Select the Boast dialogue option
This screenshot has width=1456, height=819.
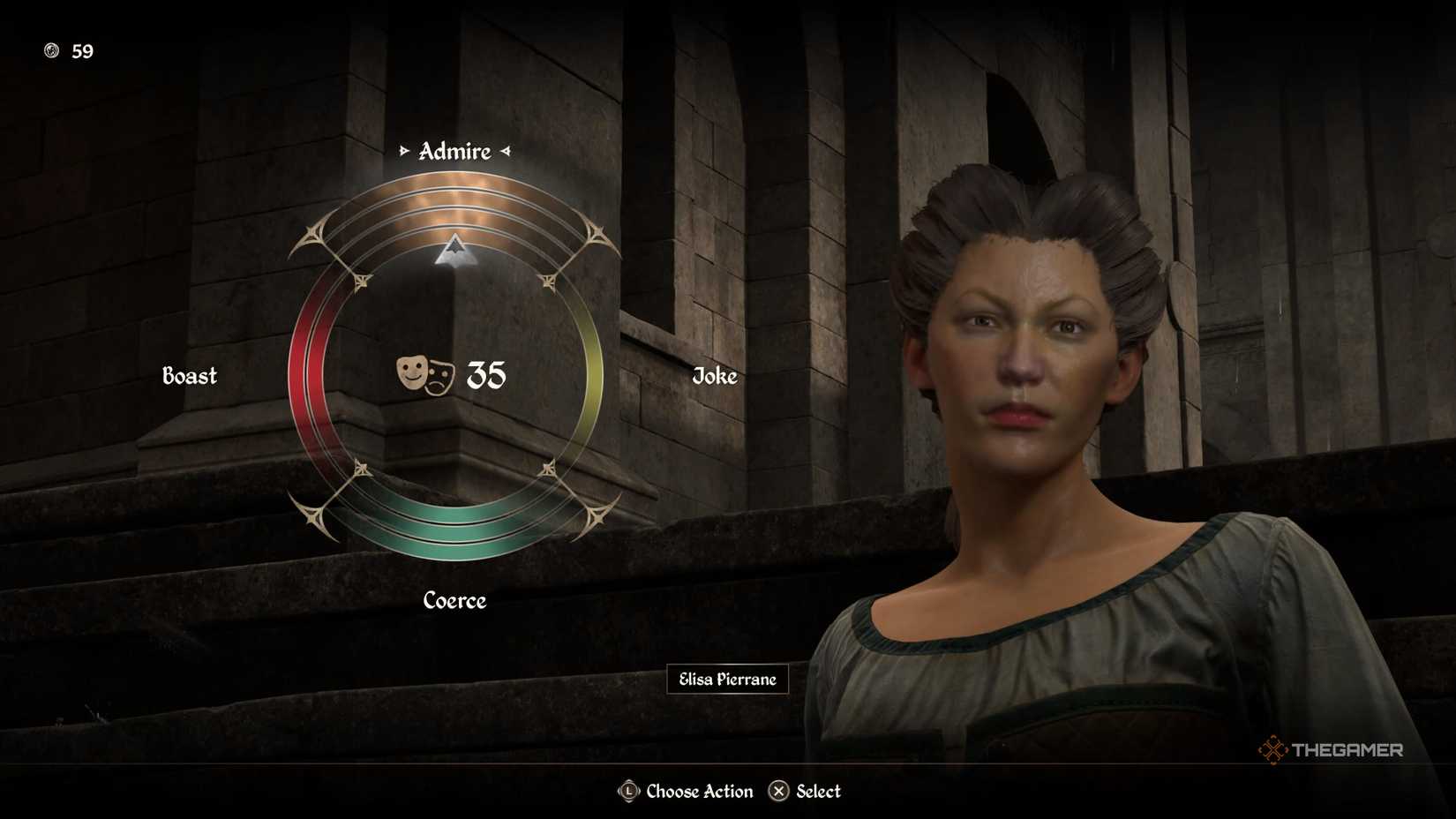click(190, 376)
